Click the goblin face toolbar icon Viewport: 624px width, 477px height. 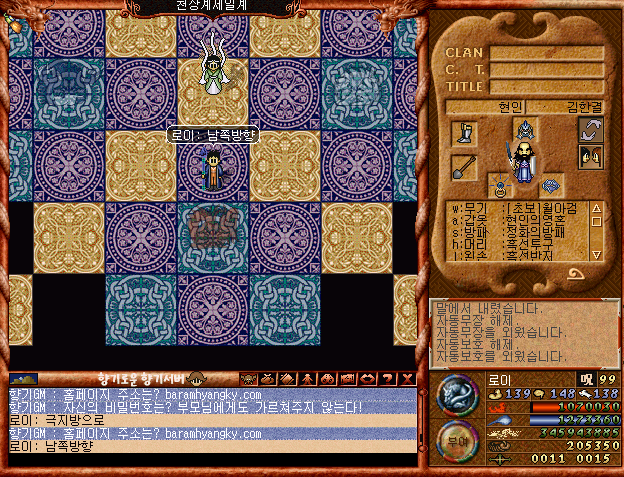coord(249,378)
